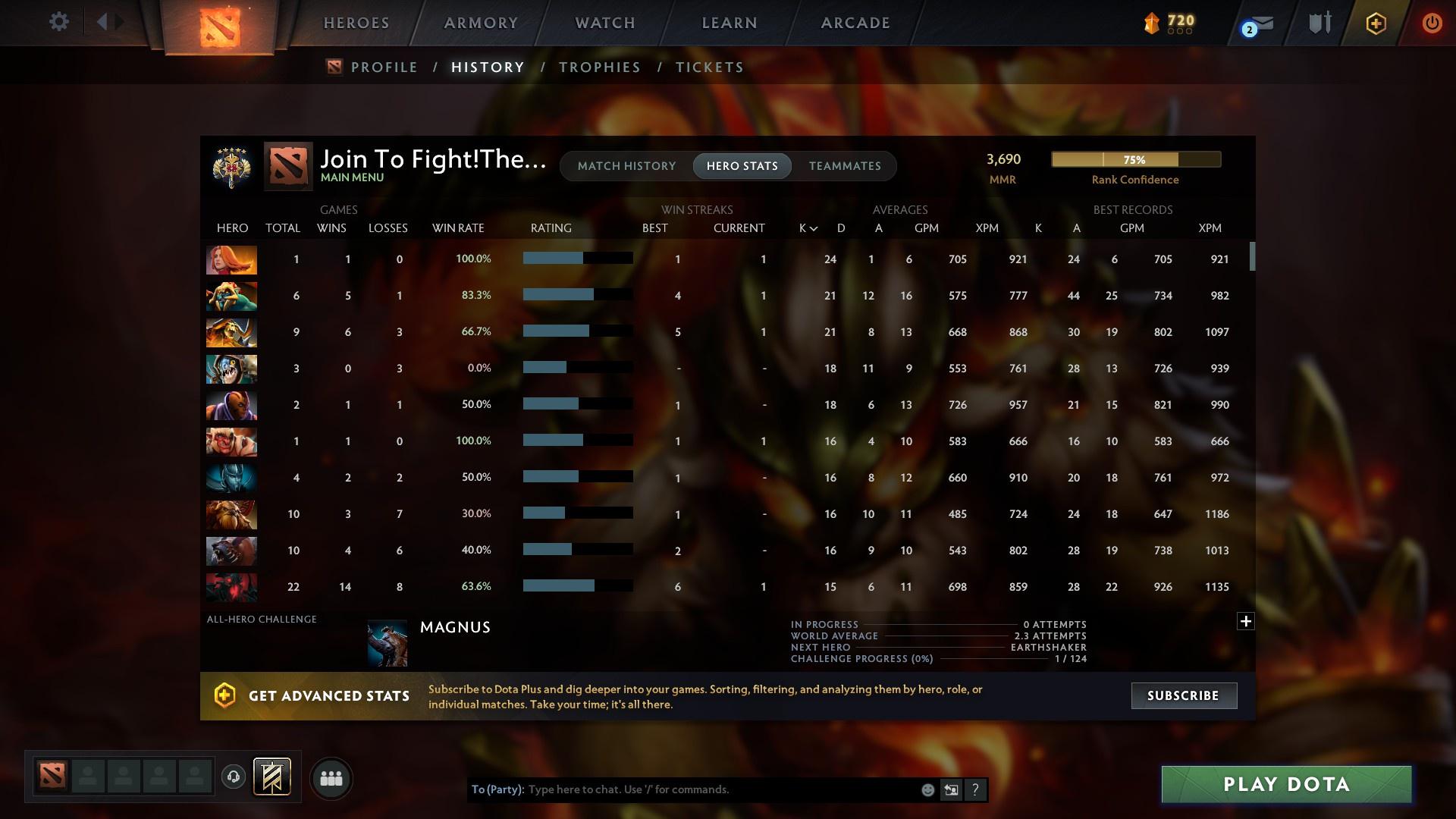Switch to the MATCH HISTORY tab
1456x819 pixels.
point(626,165)
